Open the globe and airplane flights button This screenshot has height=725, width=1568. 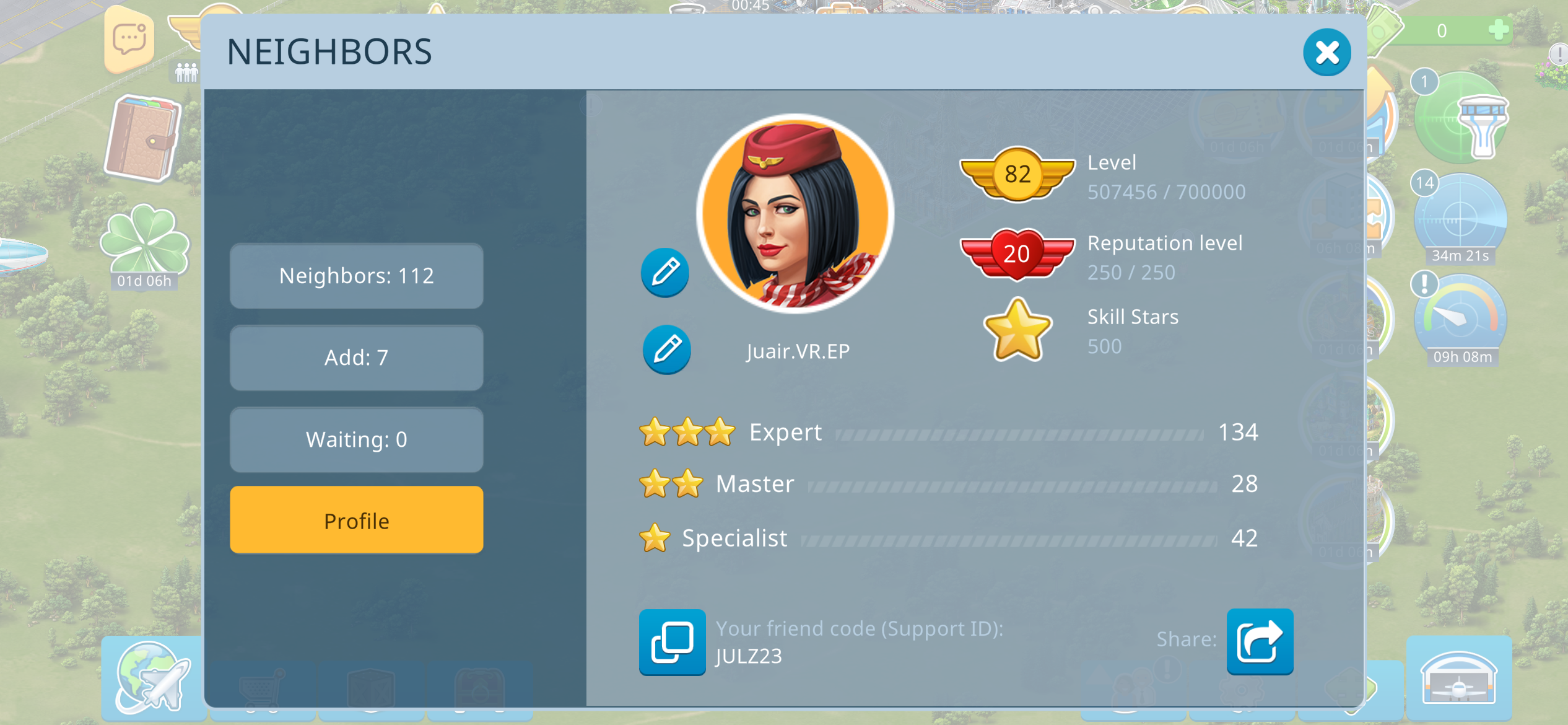pyautogui.click(x=153, y=677)
